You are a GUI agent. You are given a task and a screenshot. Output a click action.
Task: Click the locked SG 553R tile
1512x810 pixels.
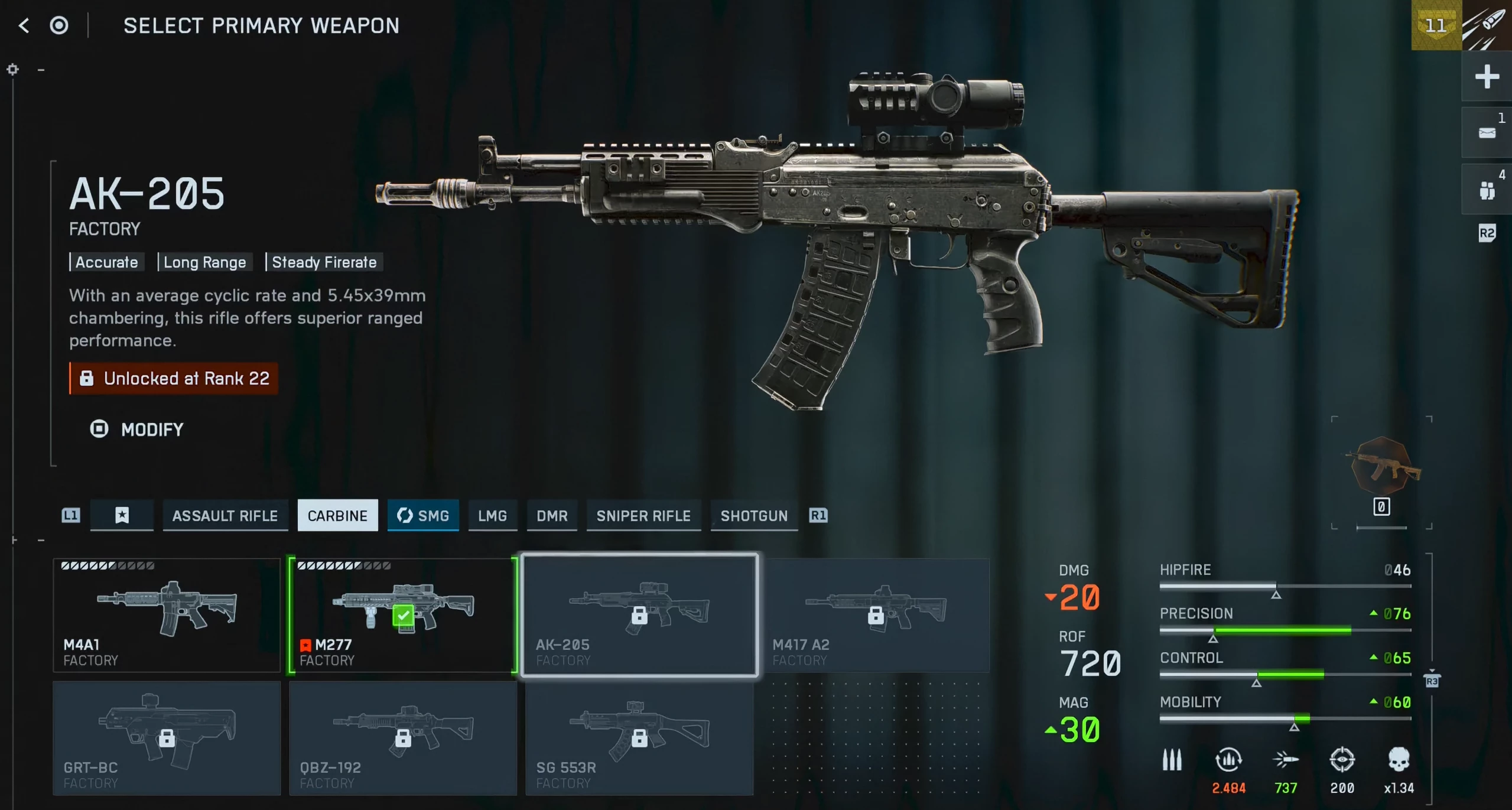639,738
